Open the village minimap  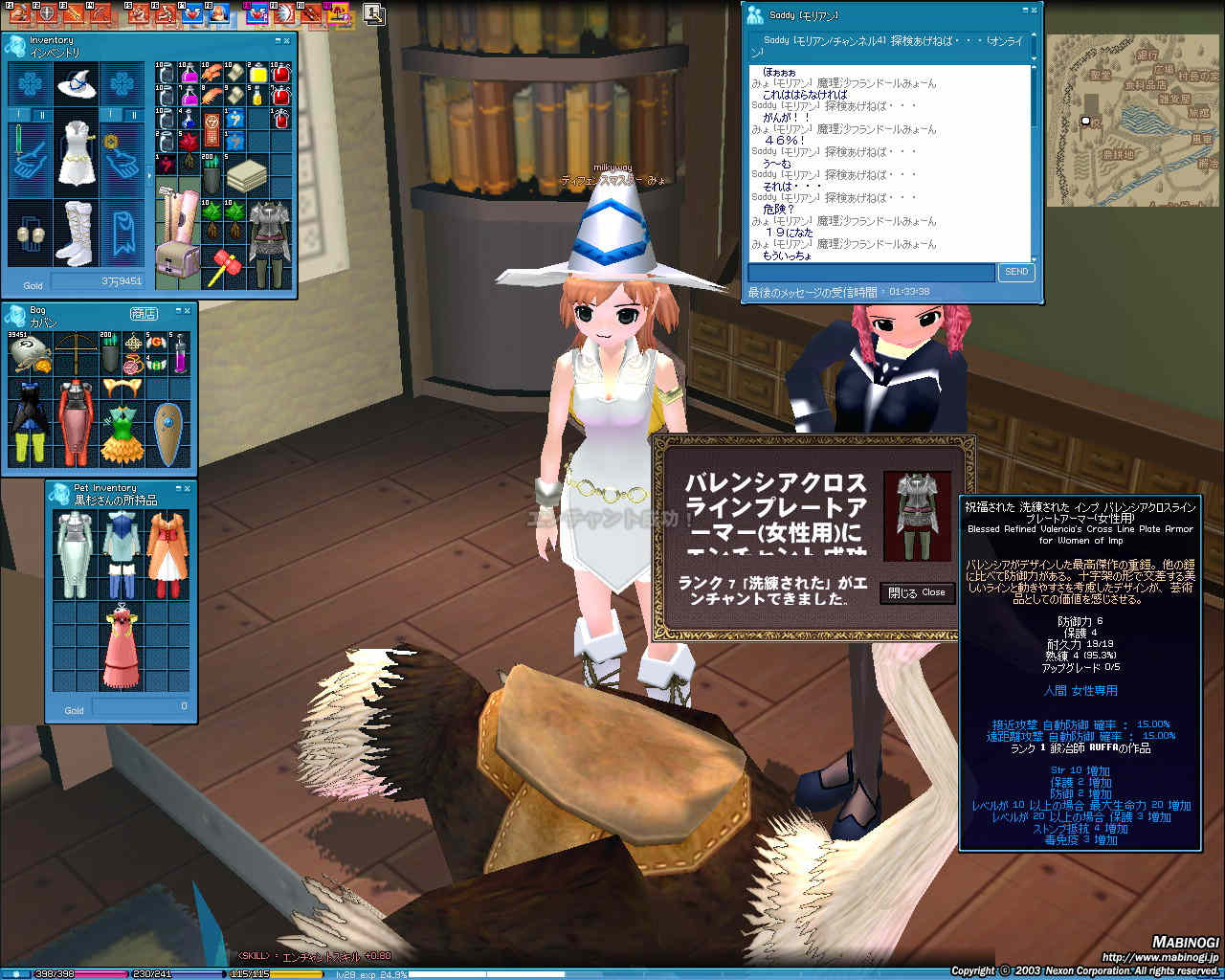point(1132,120)
